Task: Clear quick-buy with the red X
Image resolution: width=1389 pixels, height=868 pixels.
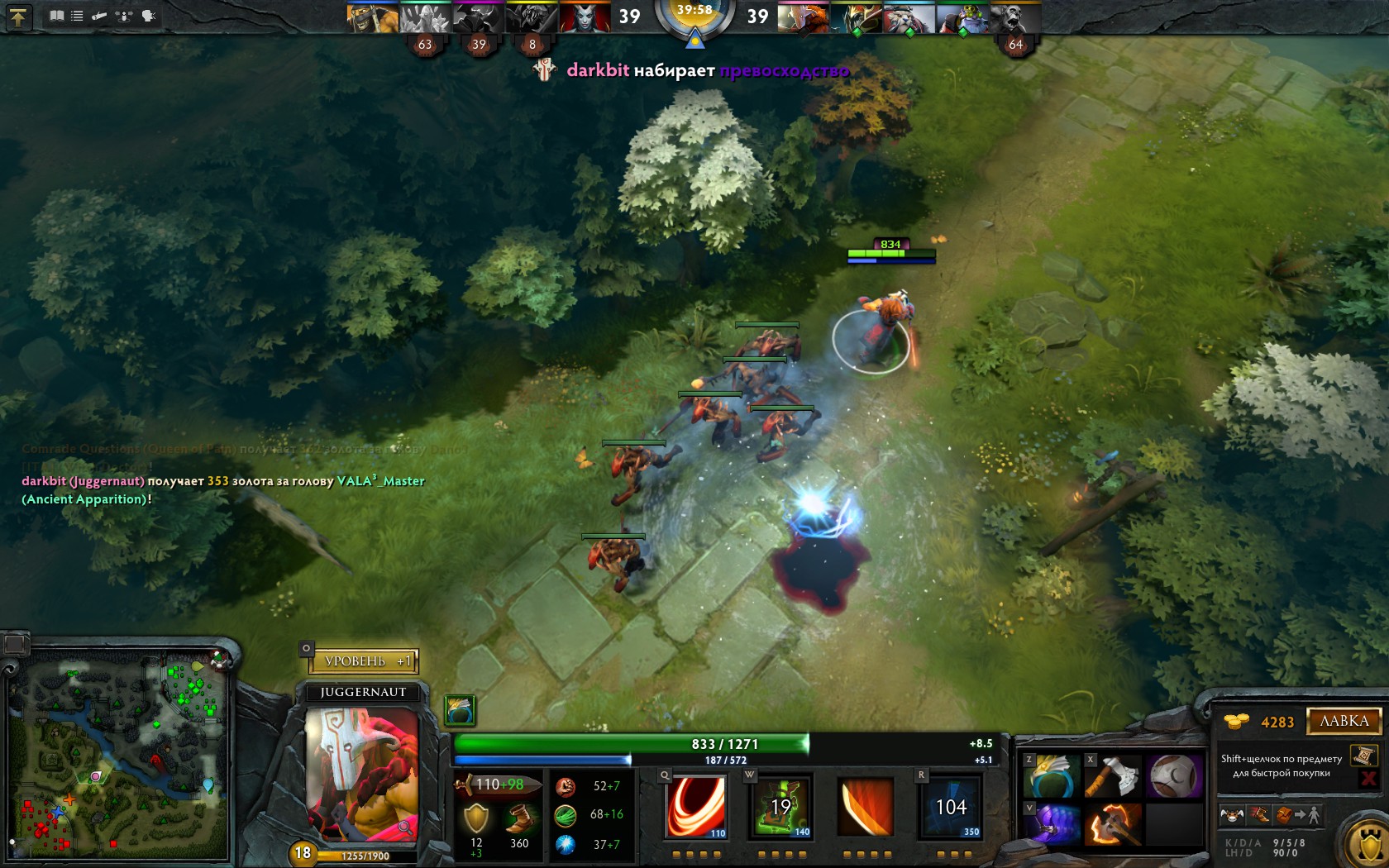Action: (x=1368, y=779)
